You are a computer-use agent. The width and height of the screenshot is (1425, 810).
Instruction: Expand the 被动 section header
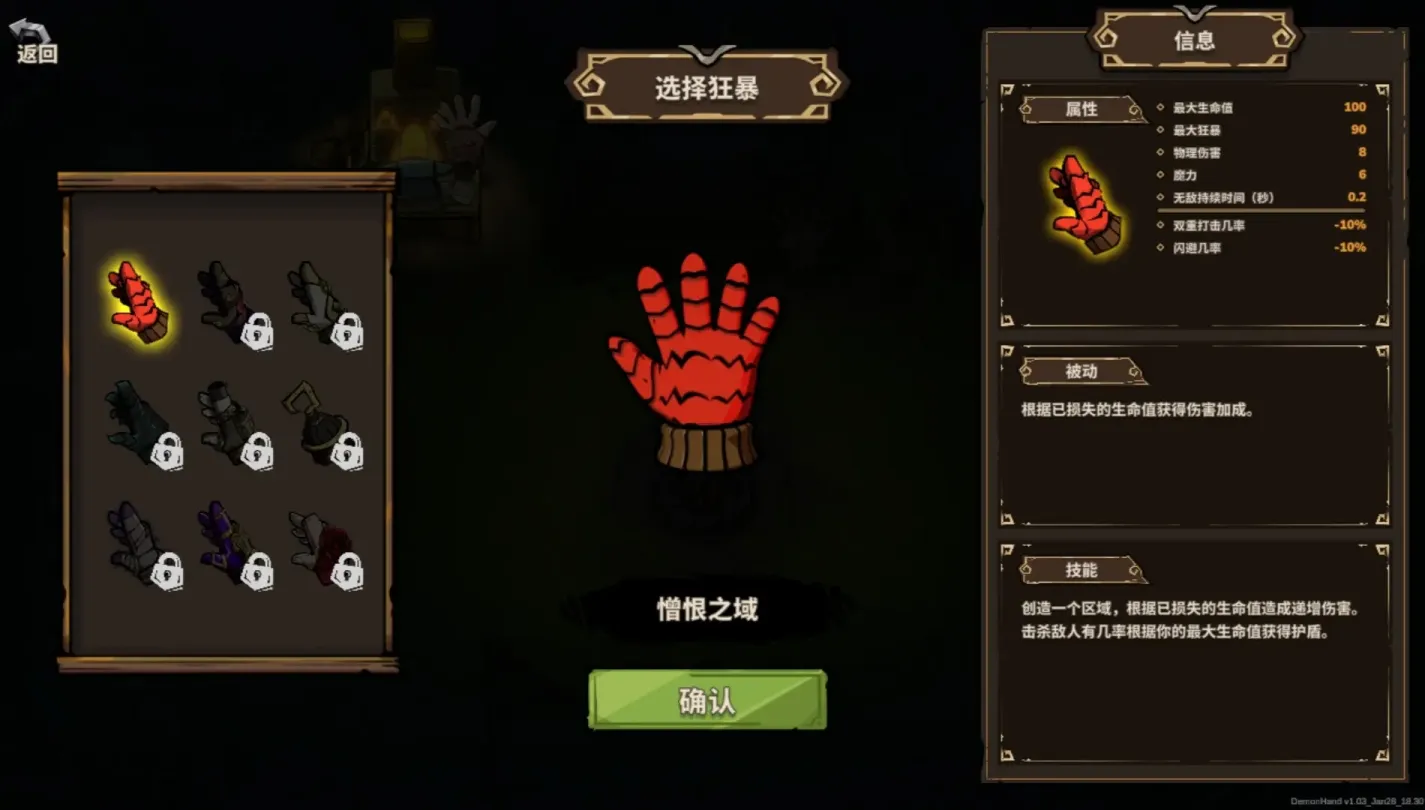click(x=1083, y=372)
